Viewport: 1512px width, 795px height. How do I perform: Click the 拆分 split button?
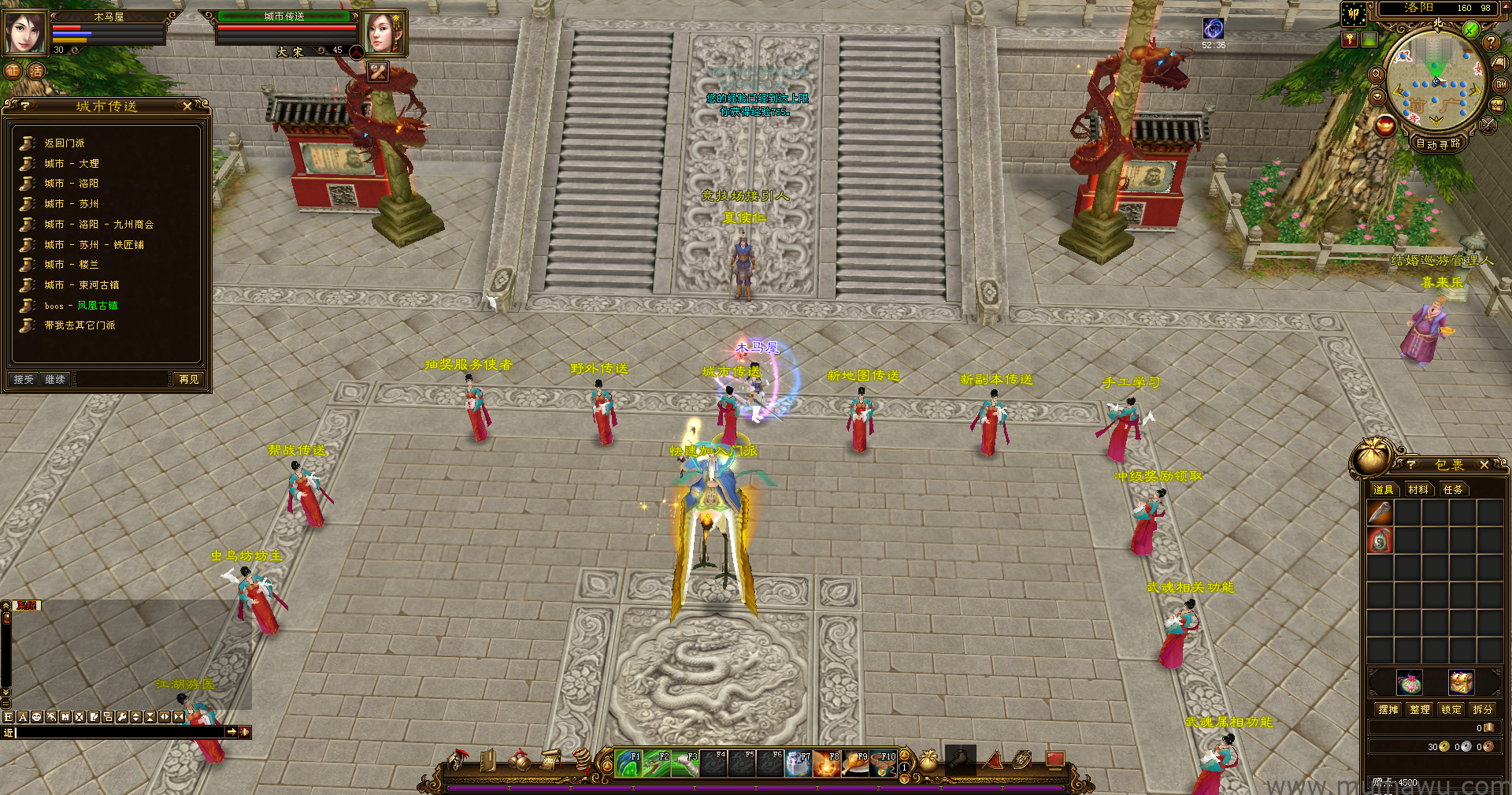1483,710
